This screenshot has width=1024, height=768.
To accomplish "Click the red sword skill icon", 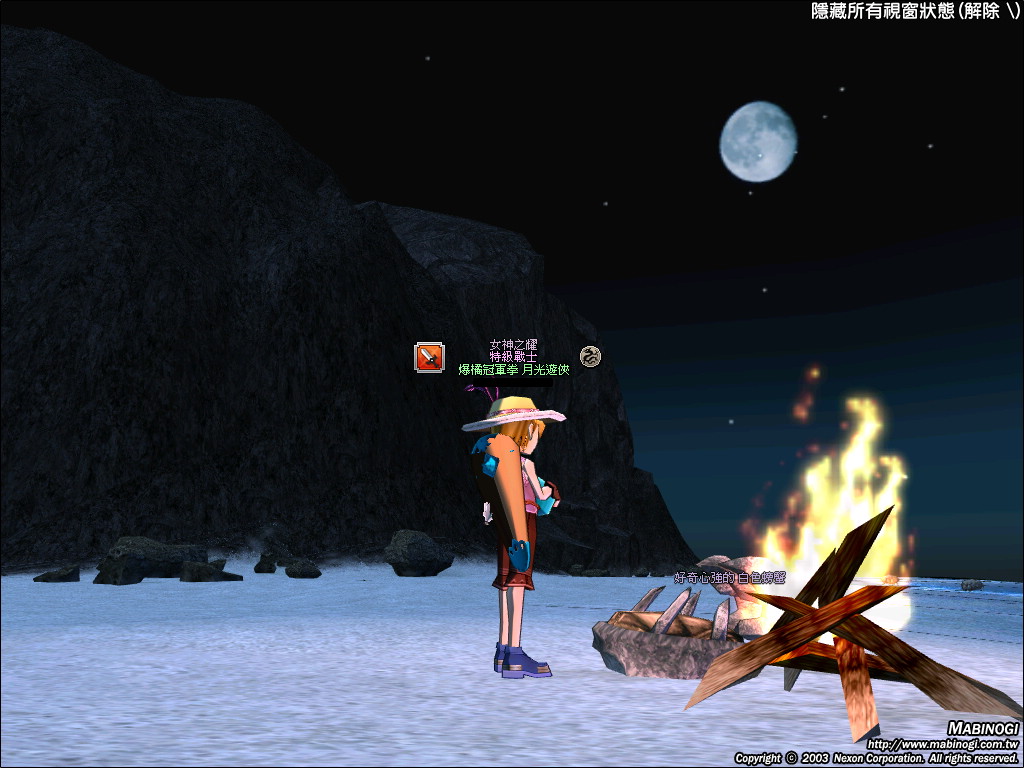I will pos(429,357).
